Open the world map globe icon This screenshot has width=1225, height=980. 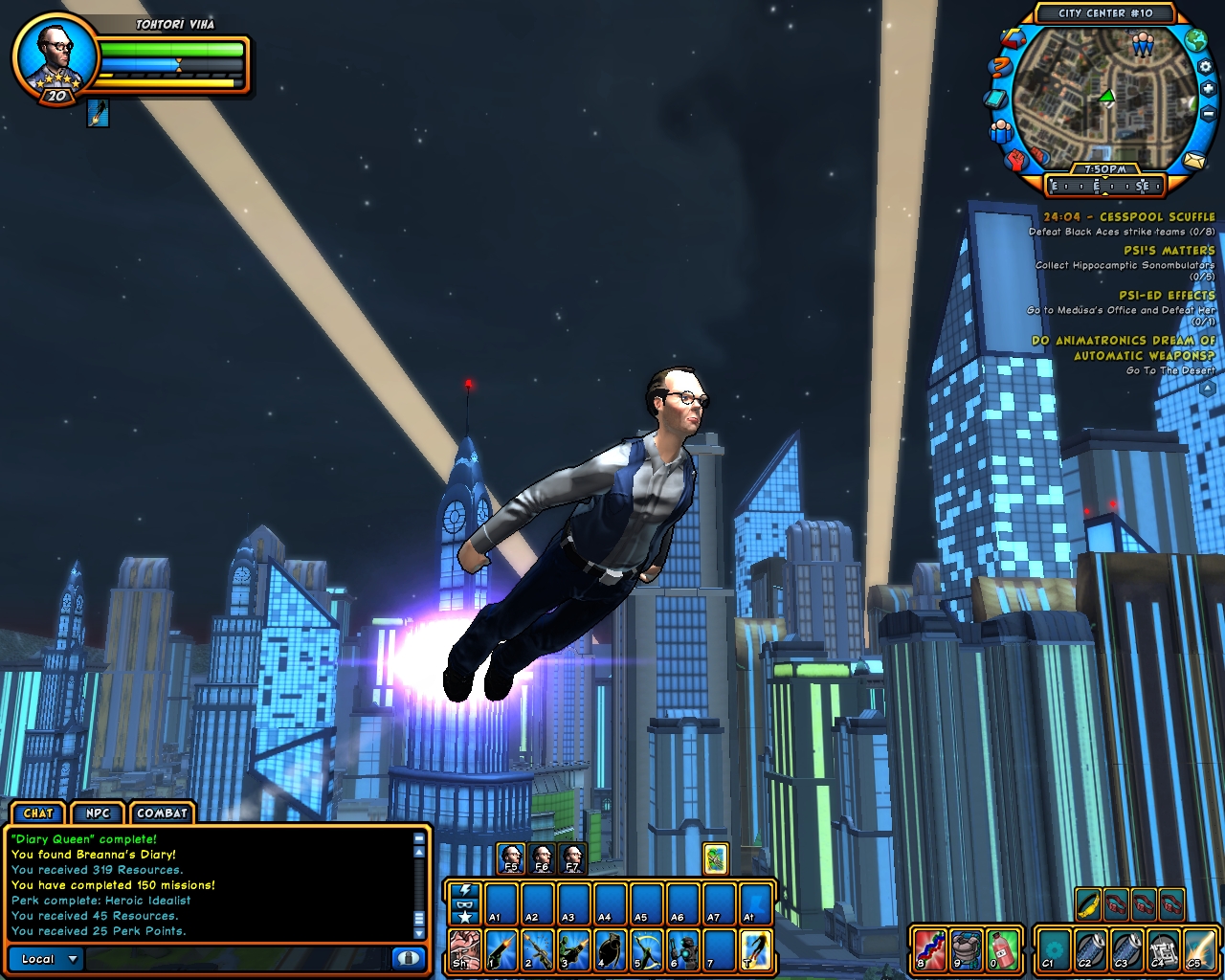click(x=1194, y=40)
